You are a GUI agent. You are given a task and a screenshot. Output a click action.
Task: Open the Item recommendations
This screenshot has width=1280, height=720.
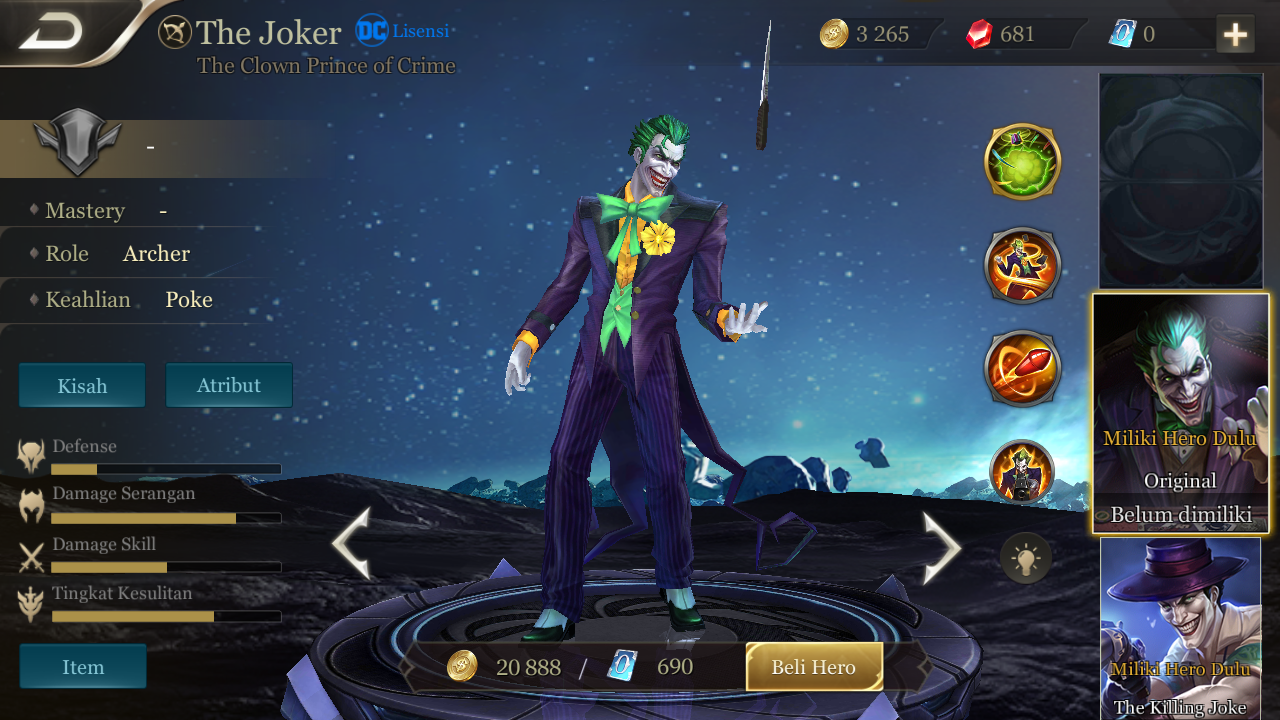(83, 667)
